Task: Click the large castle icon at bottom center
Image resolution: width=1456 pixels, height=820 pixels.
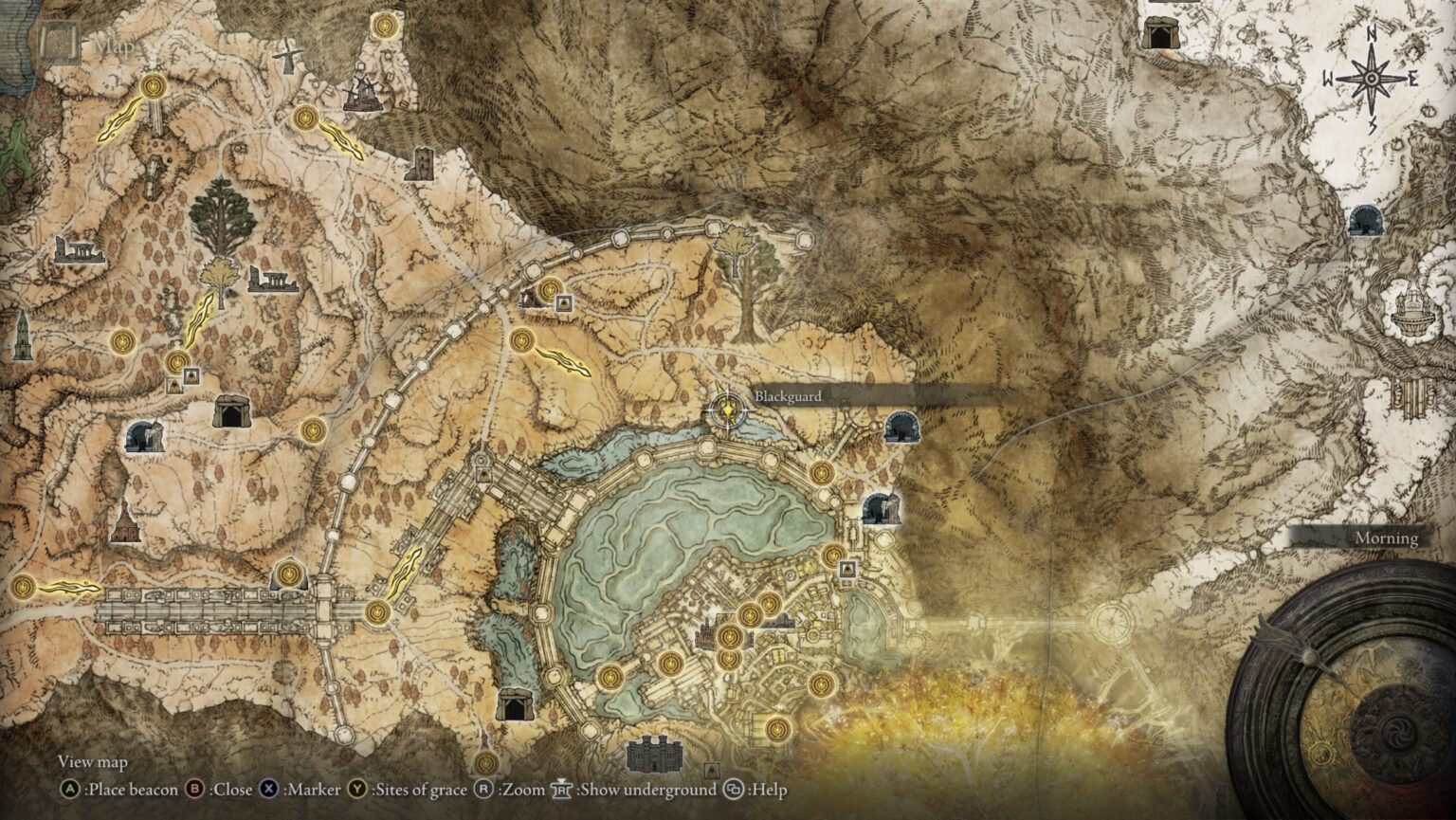Action: click(x=652, y=756)
